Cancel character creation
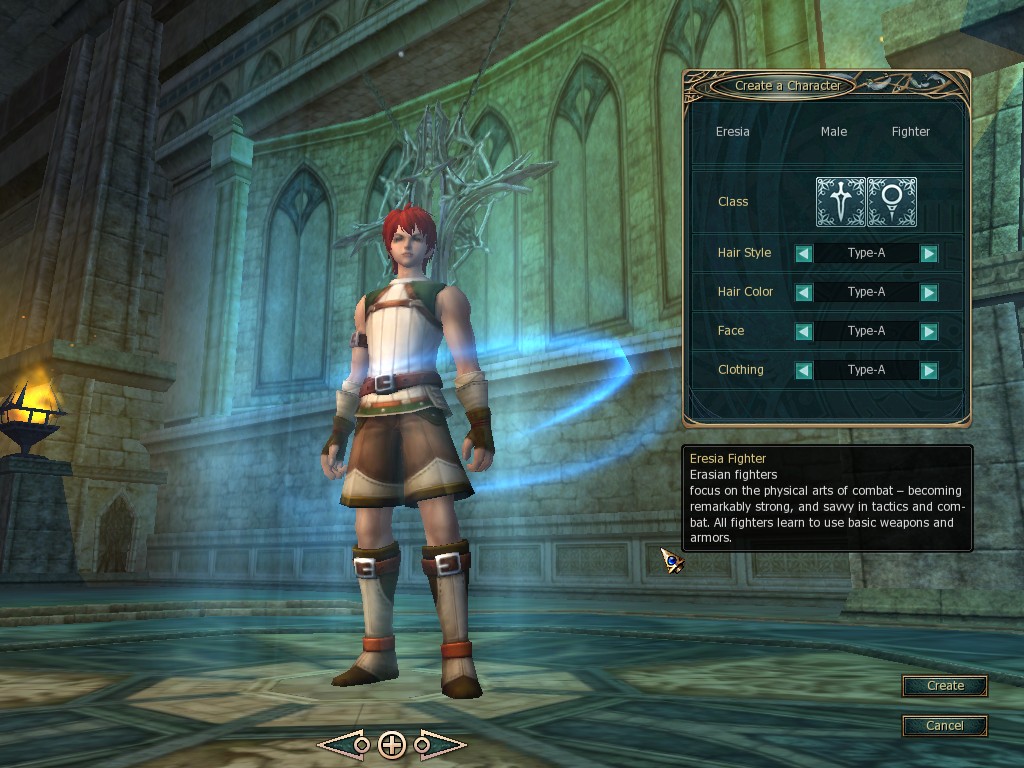Viewport: 1024px width, 768px height. pyautogui.click(x=945, y=725)
